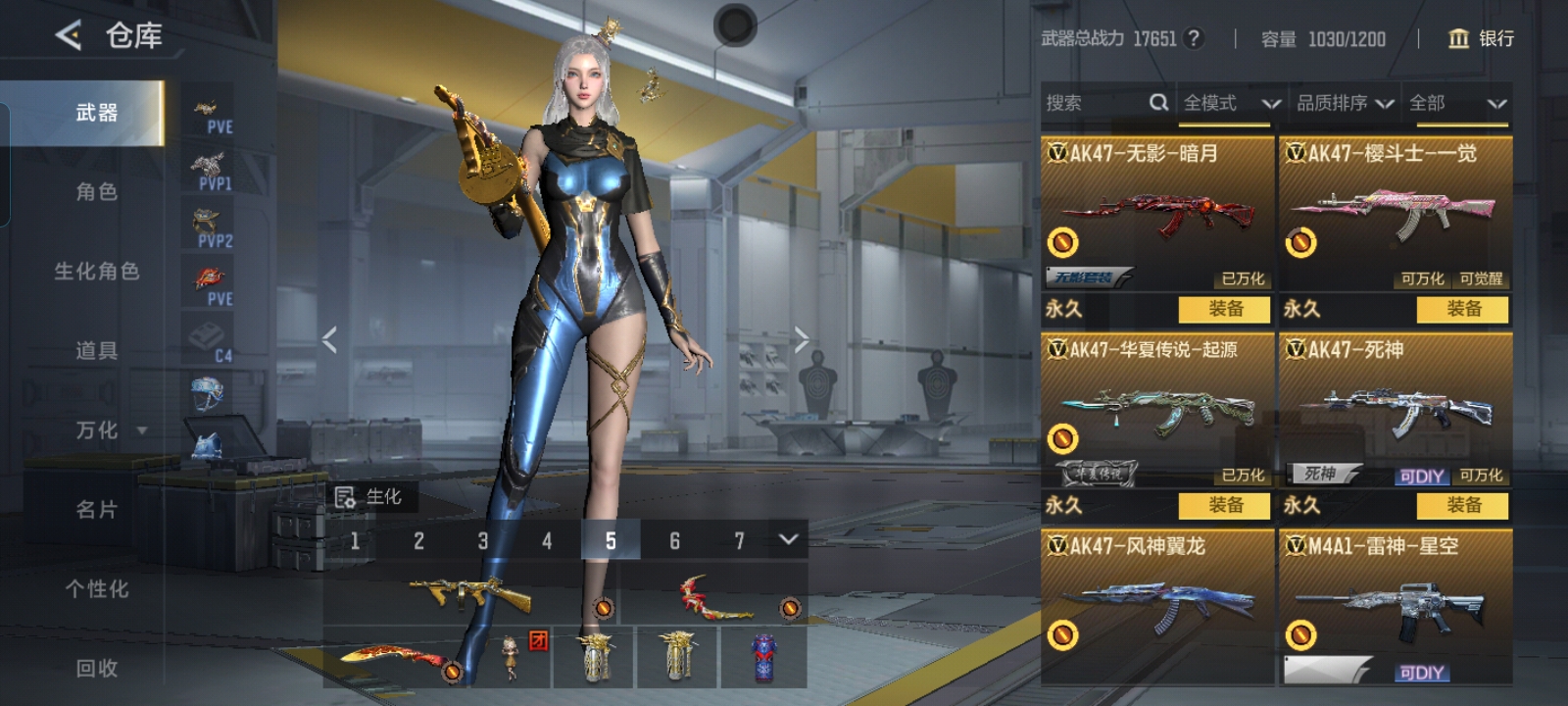Open the weapon power help question mark
Screen dimensions: 1568x706
click(x=1193, y=38)
